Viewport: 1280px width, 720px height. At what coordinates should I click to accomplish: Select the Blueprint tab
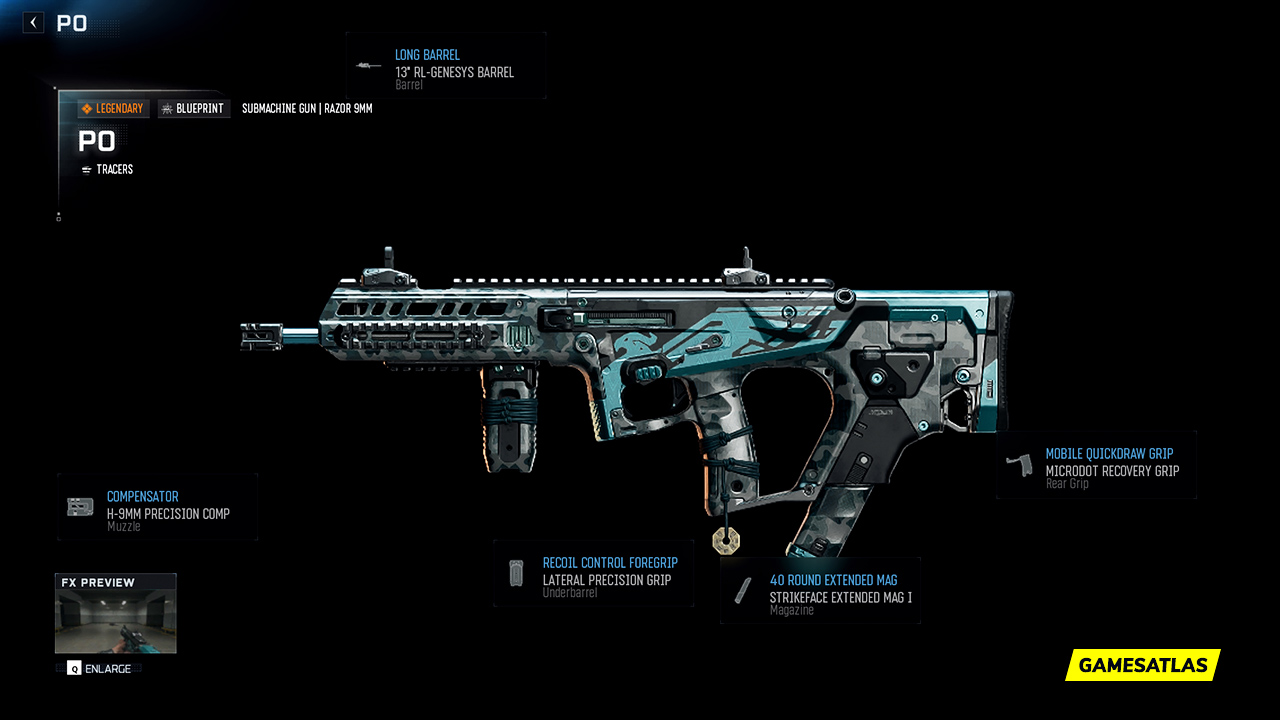point(193,108)
